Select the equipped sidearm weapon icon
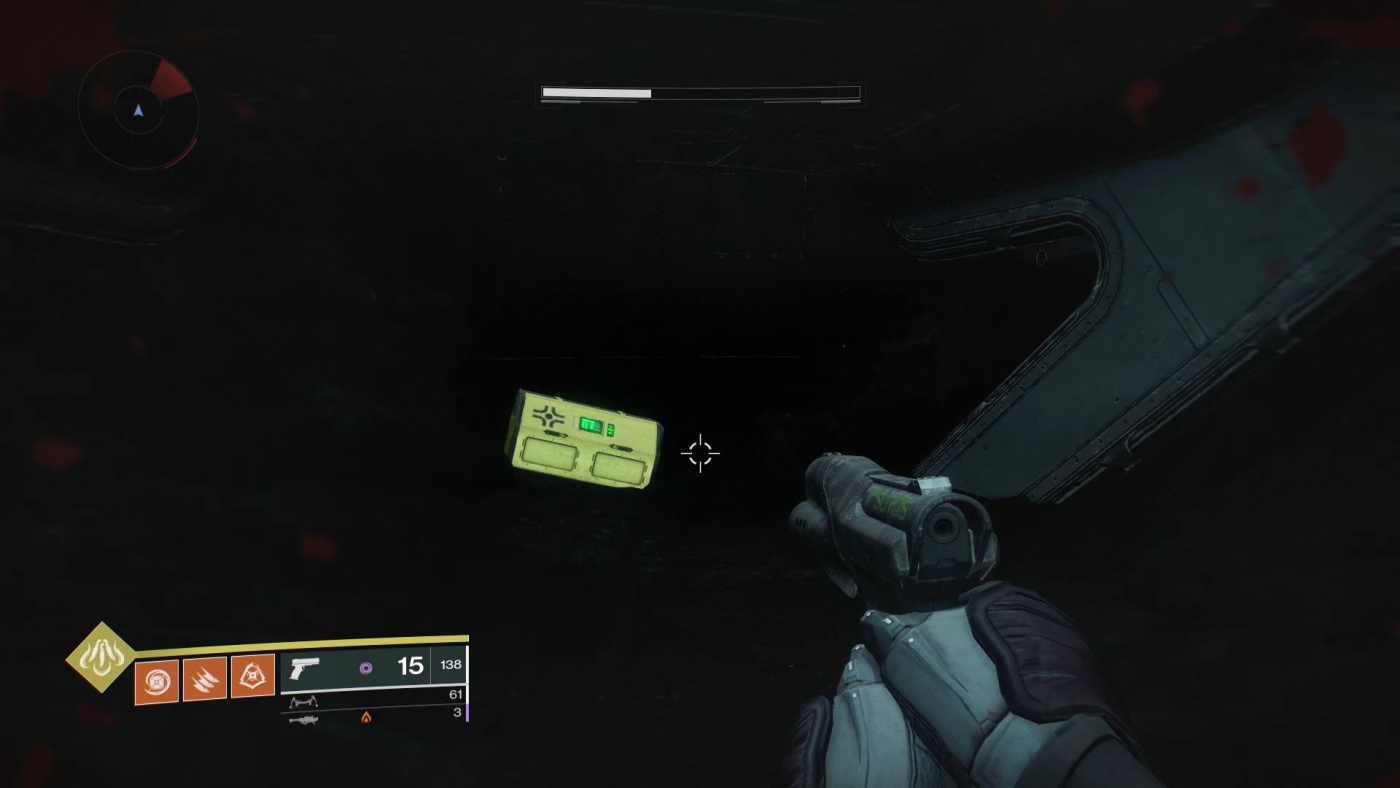The width and height of the screenshot is (1400, 788). [305, 665]
